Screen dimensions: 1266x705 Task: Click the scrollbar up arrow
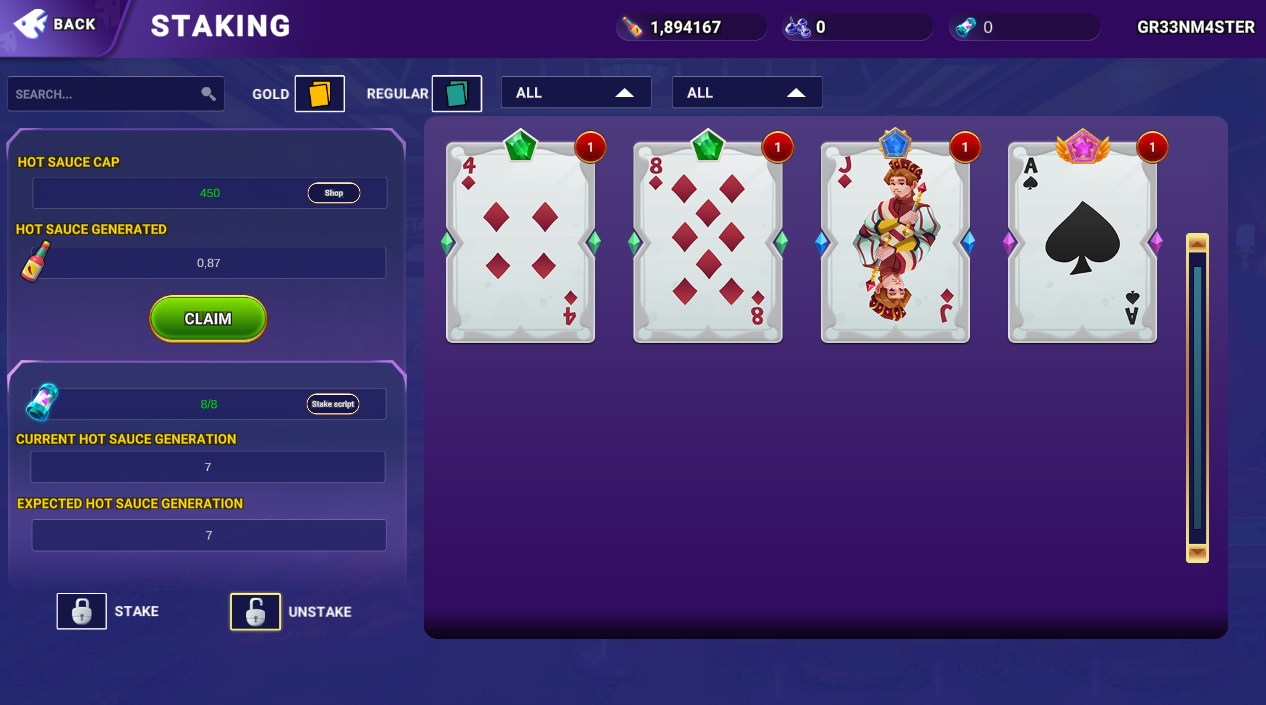[1197, 243]
